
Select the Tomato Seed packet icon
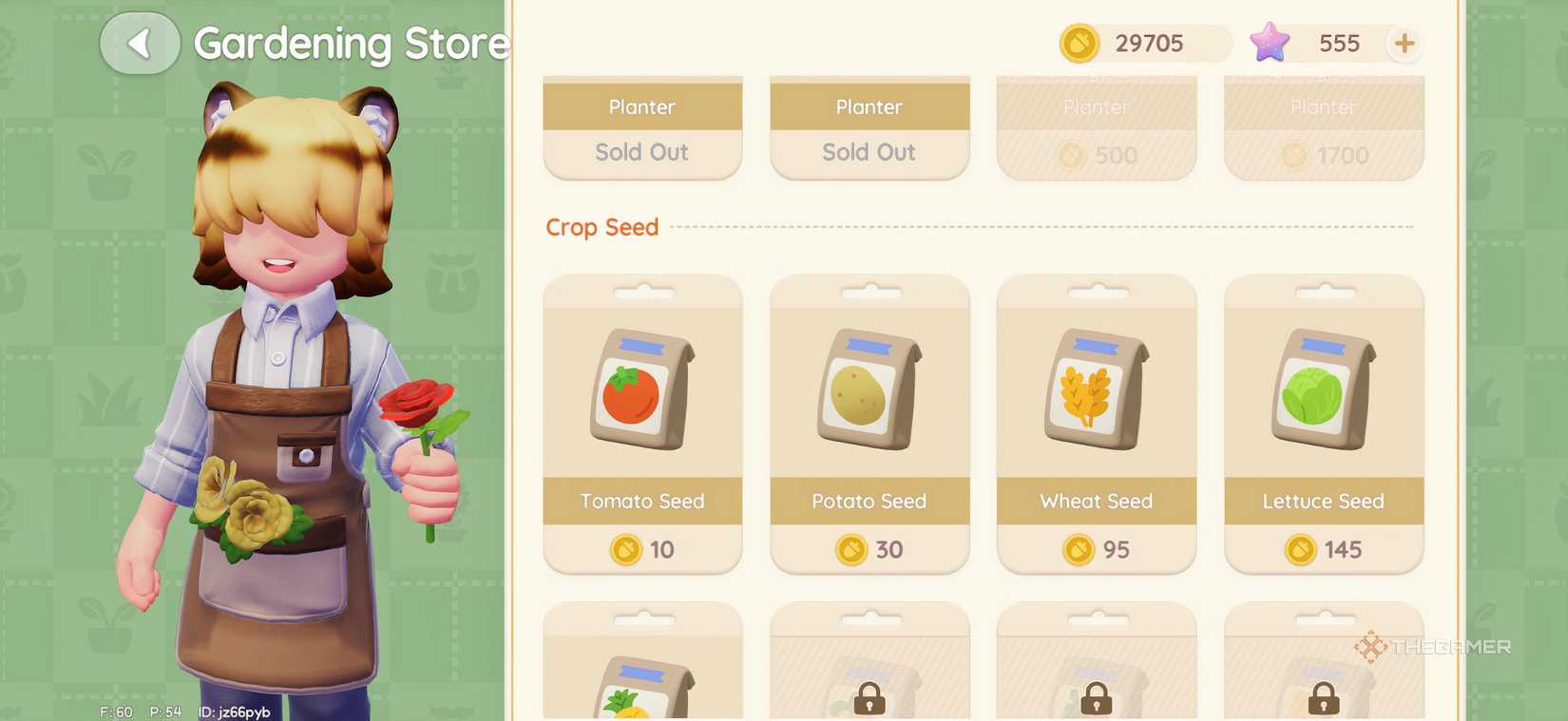(641, 389)
